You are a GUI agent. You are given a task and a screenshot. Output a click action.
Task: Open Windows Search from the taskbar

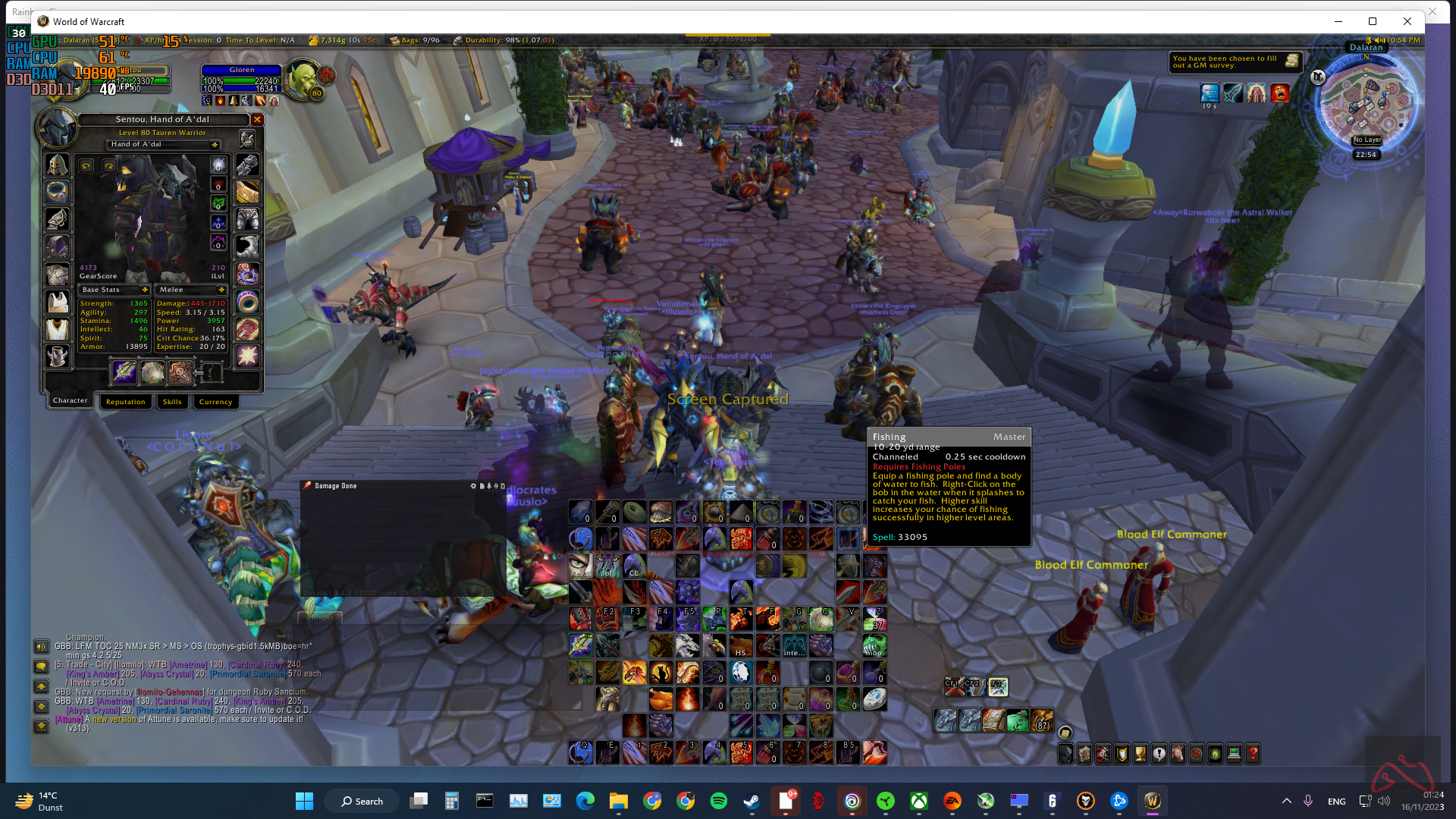point(362,801)
